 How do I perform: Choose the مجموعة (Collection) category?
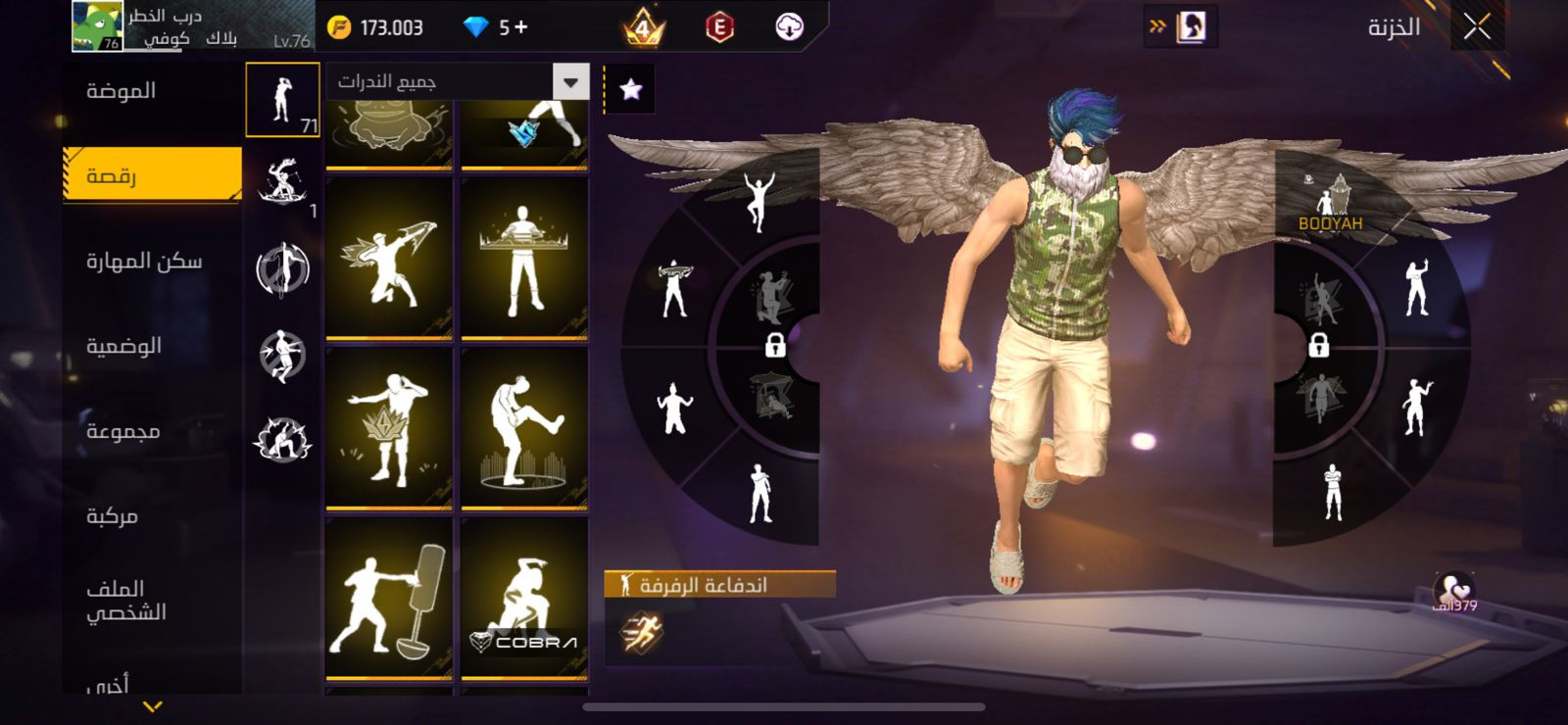(x=122, y=431)
